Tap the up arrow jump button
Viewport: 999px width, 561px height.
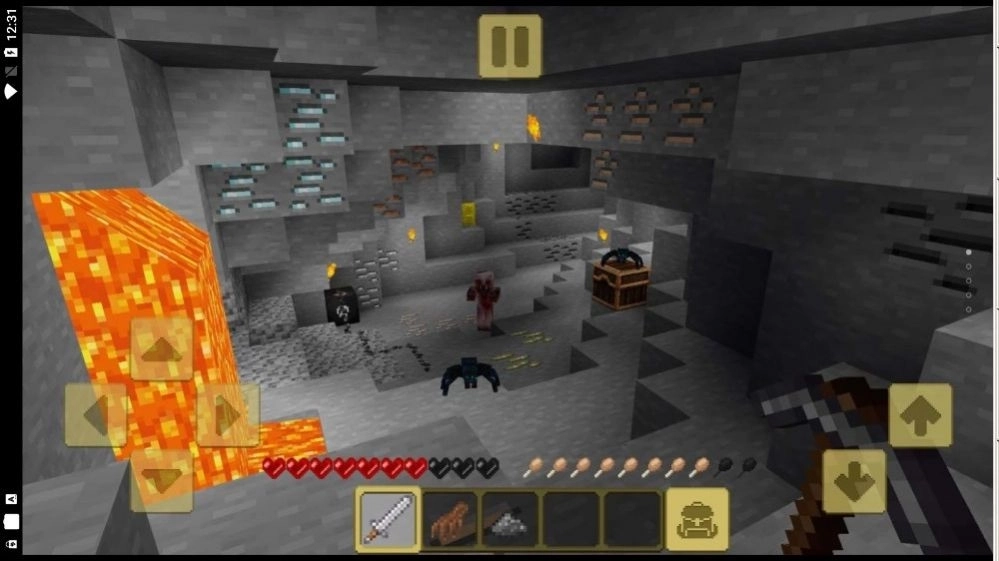coord(920,415)
